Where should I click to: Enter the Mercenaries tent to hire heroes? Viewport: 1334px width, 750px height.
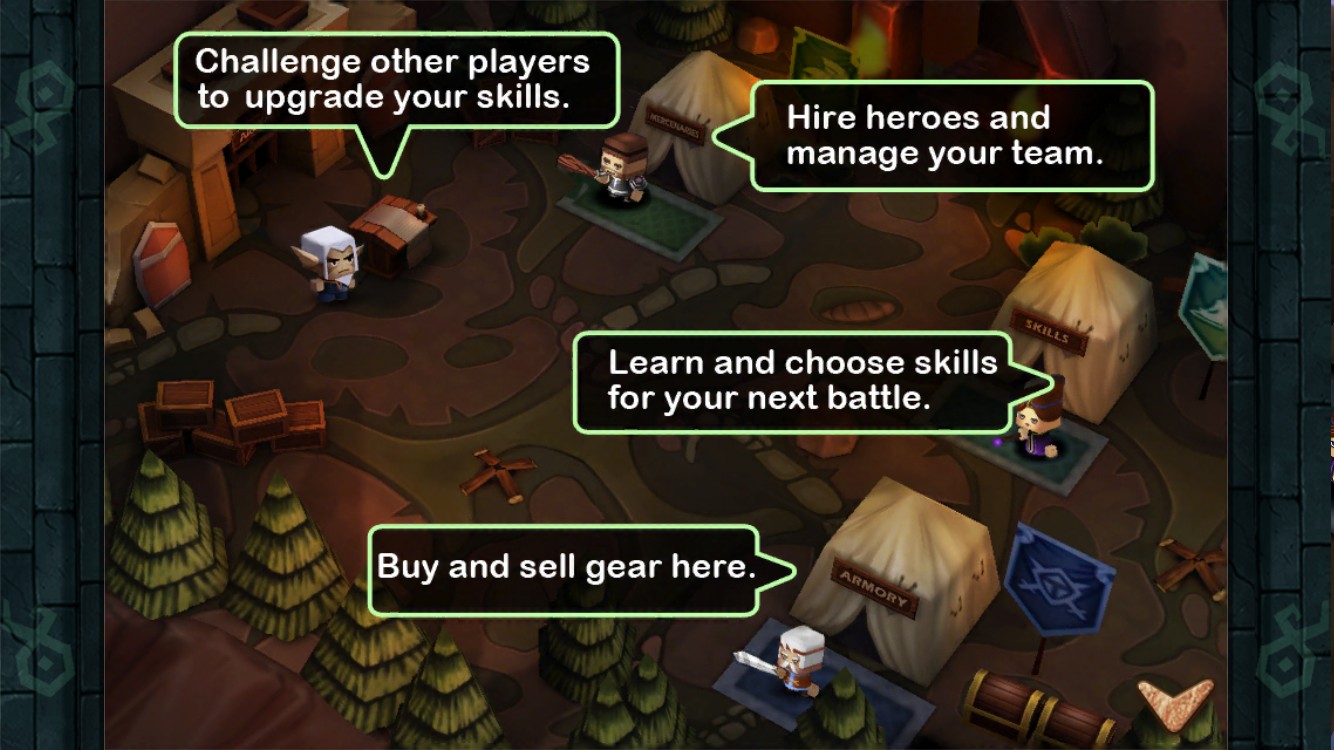point(688,121)
